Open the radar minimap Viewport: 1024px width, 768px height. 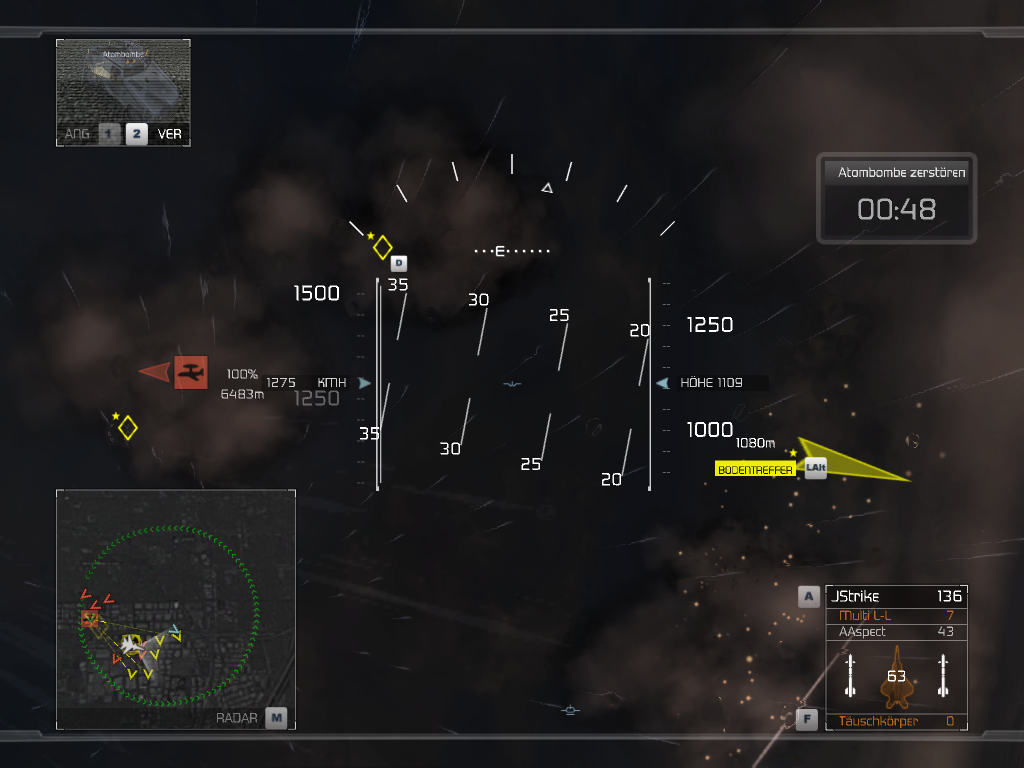coord(176,609)
